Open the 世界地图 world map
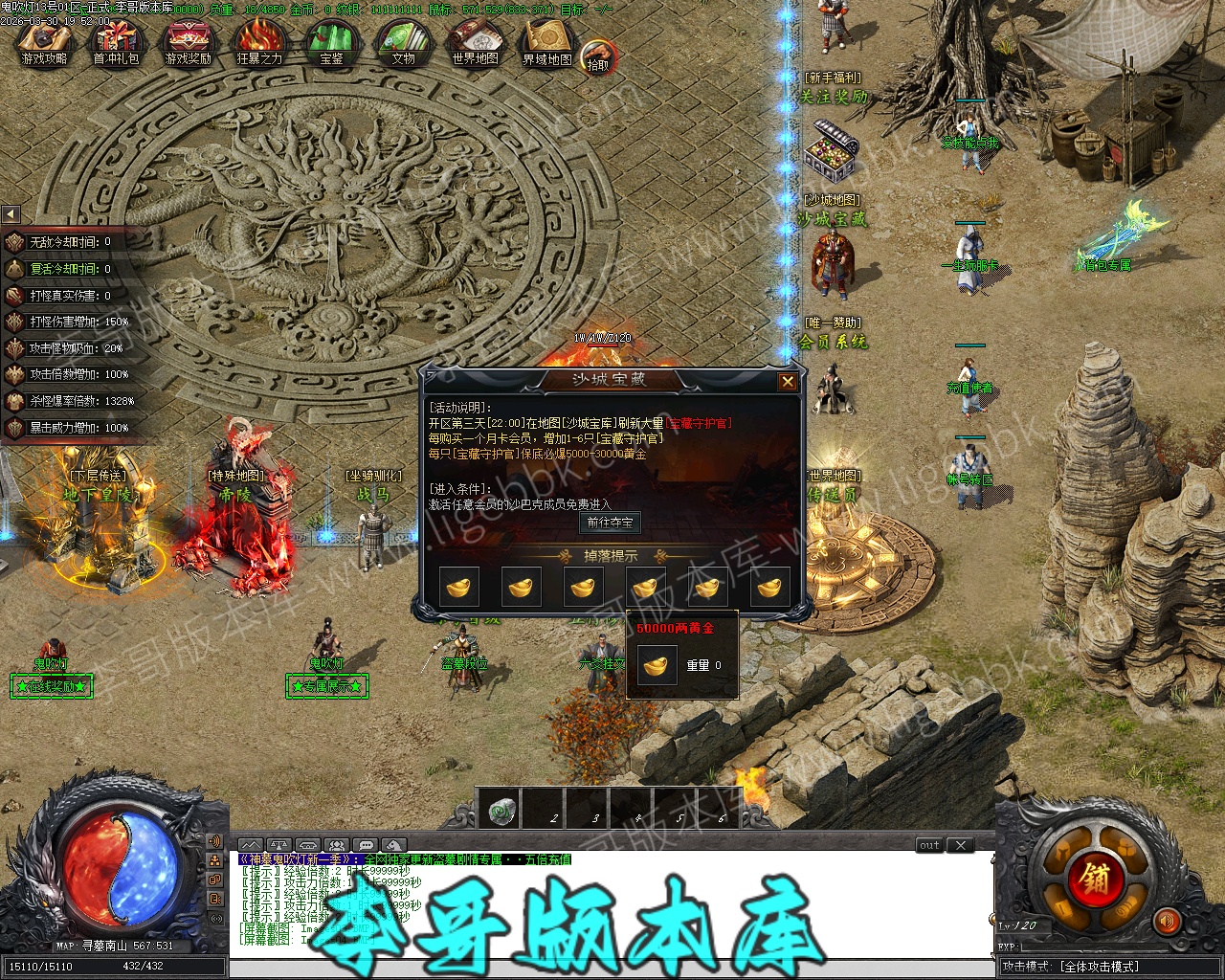The width and height of the screenshot is (1225, 980). point(475,44)
